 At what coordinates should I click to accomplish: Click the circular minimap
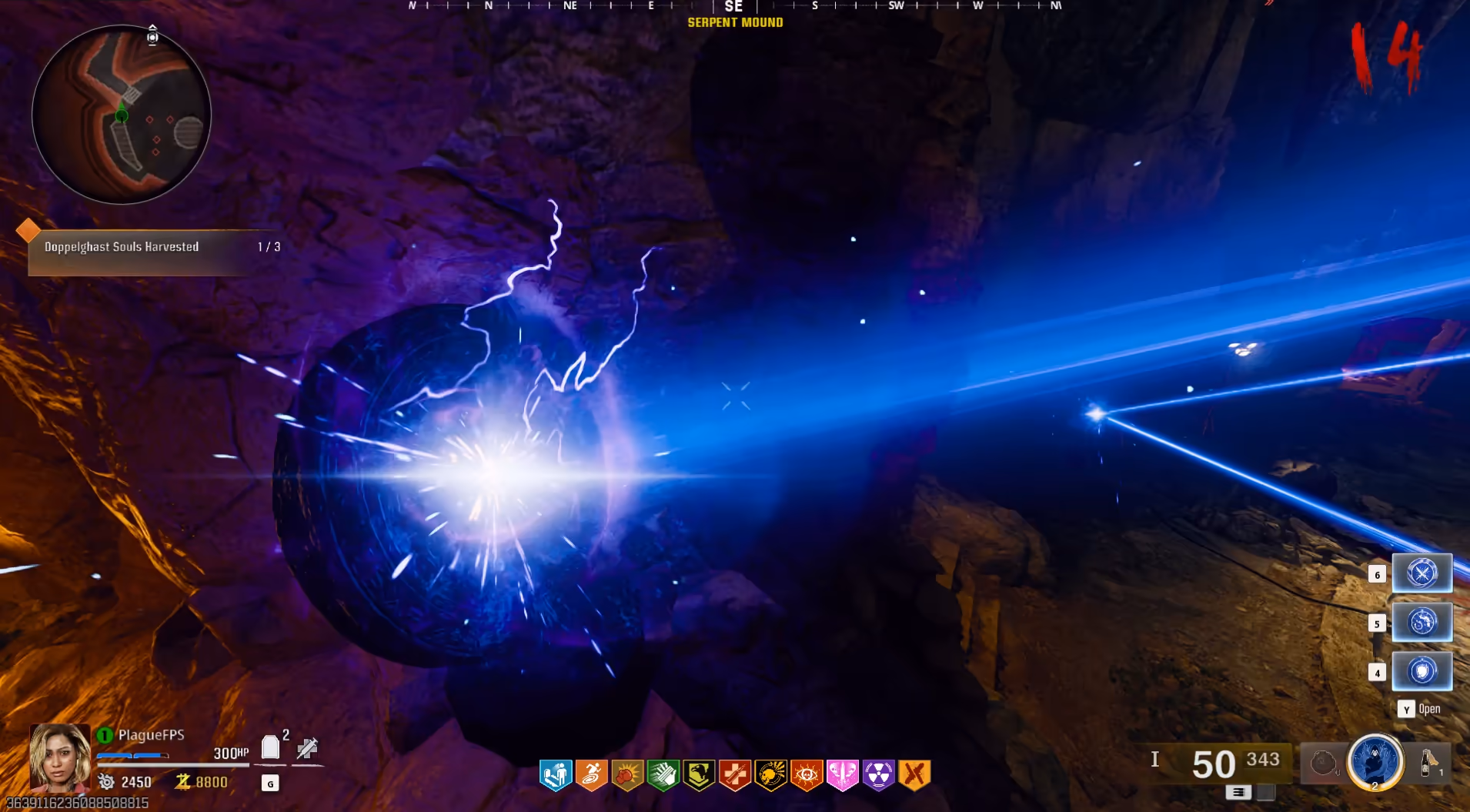point(122,115)
